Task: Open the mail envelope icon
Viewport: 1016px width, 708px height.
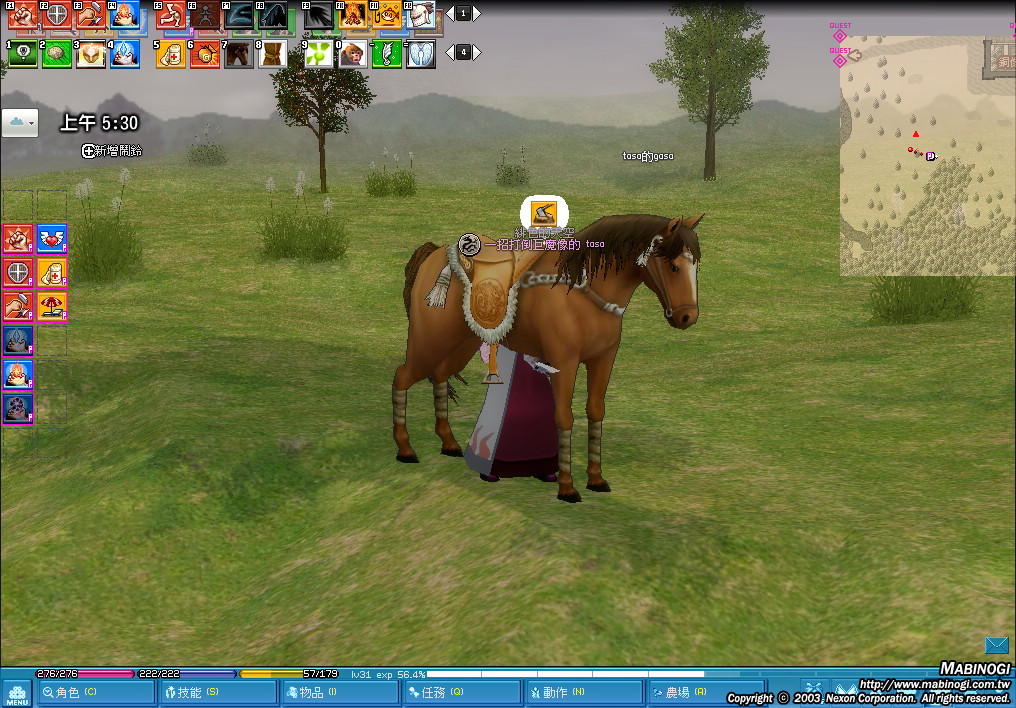Action: coord(996,645)
